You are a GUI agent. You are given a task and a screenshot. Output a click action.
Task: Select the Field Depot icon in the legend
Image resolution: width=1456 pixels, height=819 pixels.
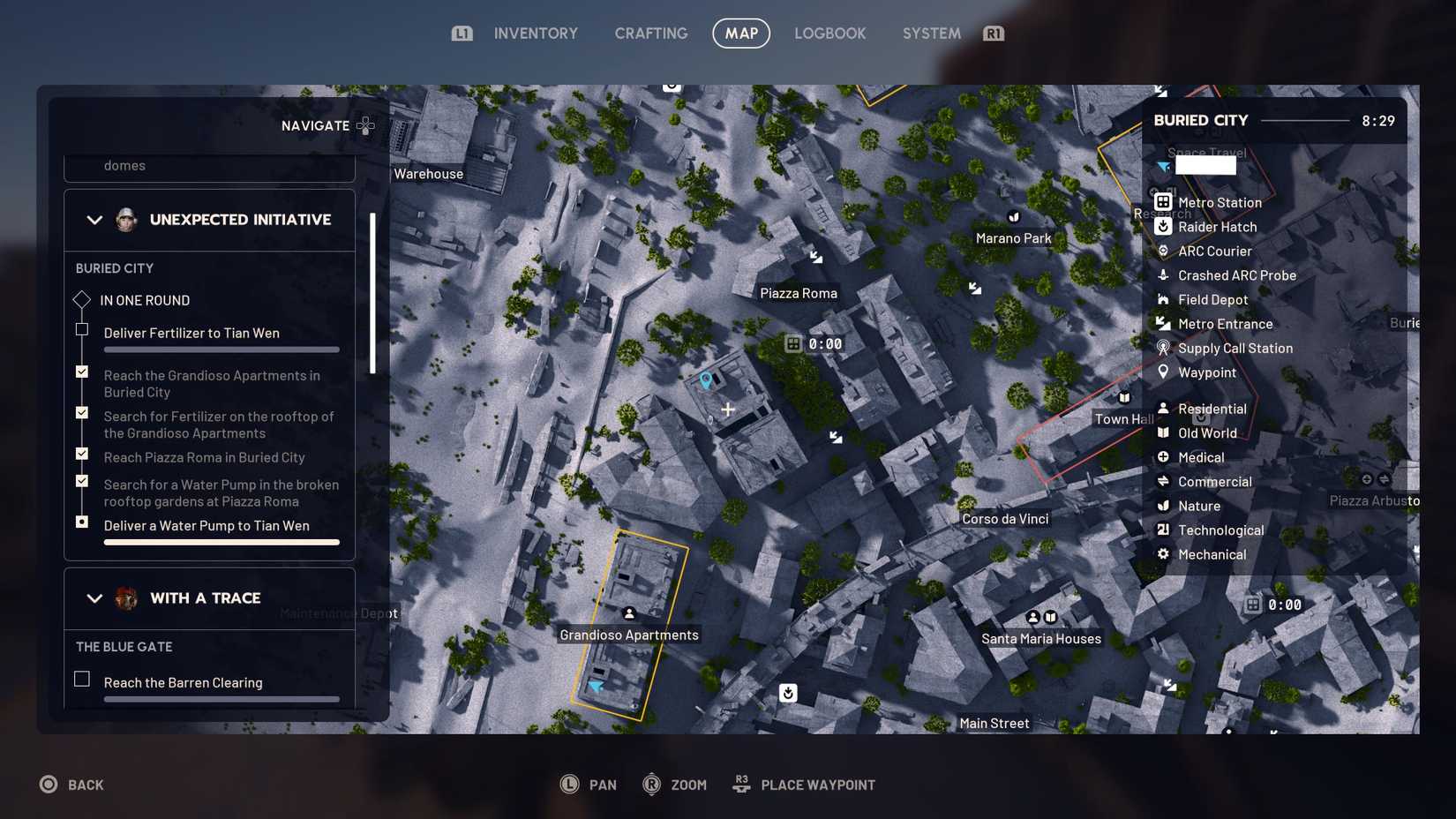1165,299
